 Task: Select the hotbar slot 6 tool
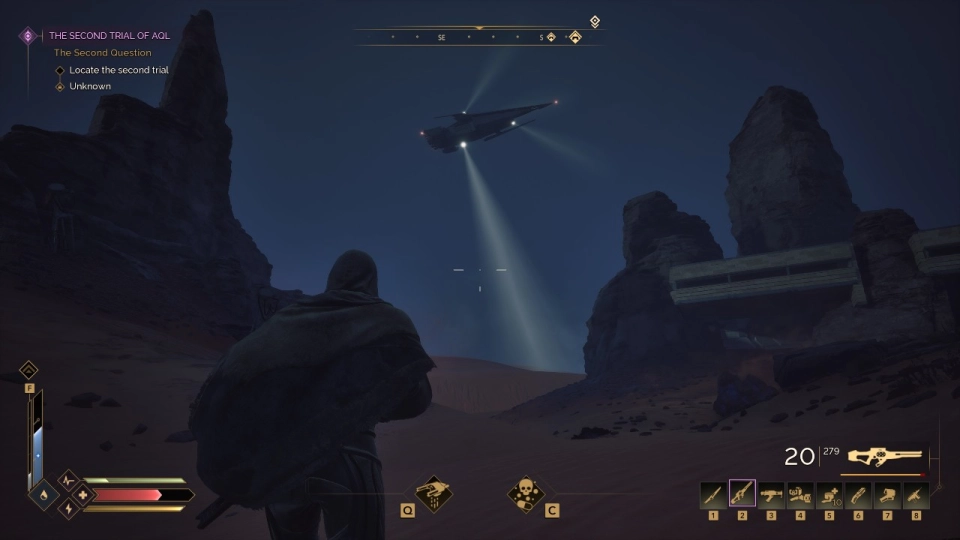click(858, 494)
